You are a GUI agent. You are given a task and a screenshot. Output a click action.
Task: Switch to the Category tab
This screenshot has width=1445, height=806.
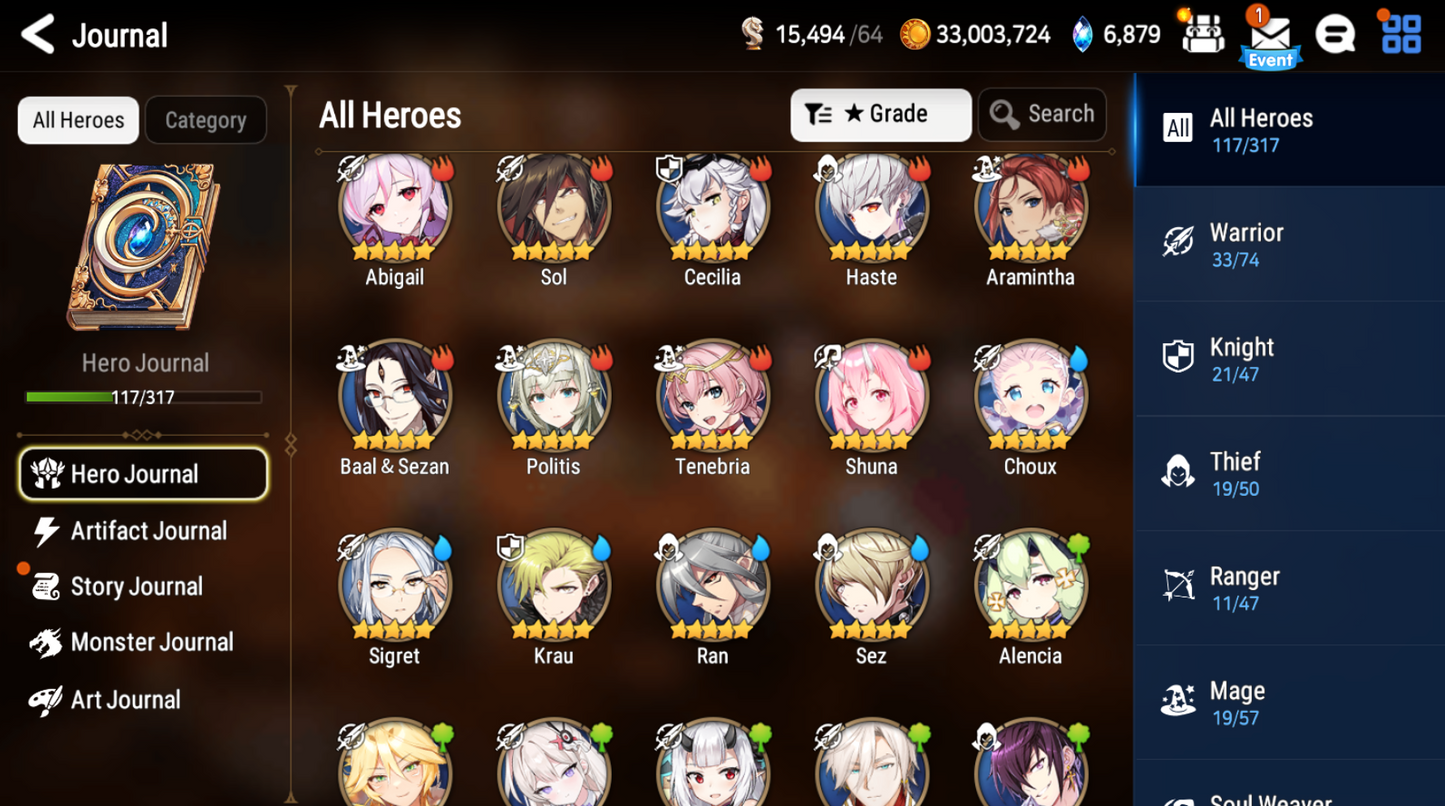(x=205, y=120)
